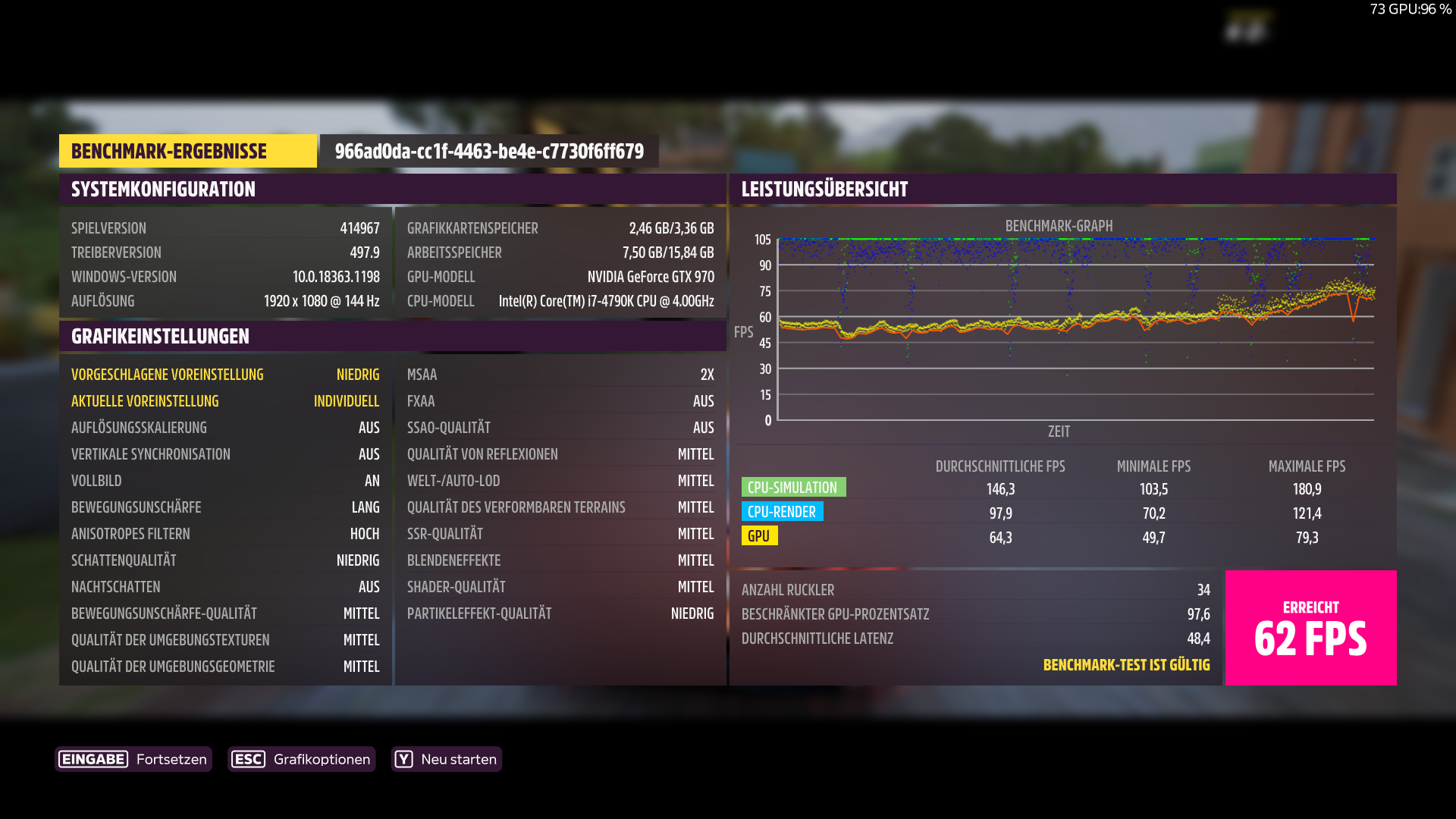1456x819 pixels.
Task: Toggle VERTIKALE SYNCHRONISATION setting
Action: coord(225,453)
